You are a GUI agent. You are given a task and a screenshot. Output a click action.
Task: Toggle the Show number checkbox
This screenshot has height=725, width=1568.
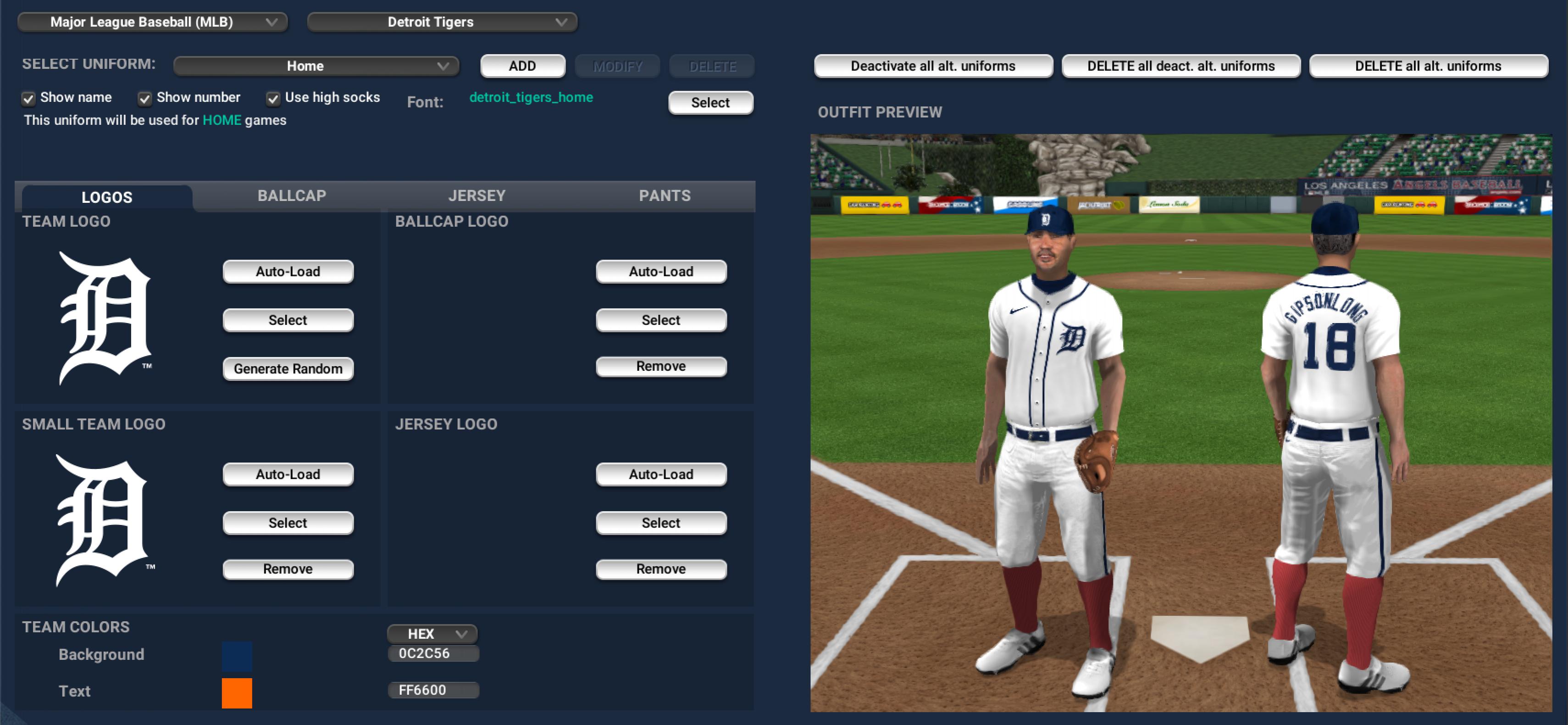pyautogui.click(x=145, y=98)
